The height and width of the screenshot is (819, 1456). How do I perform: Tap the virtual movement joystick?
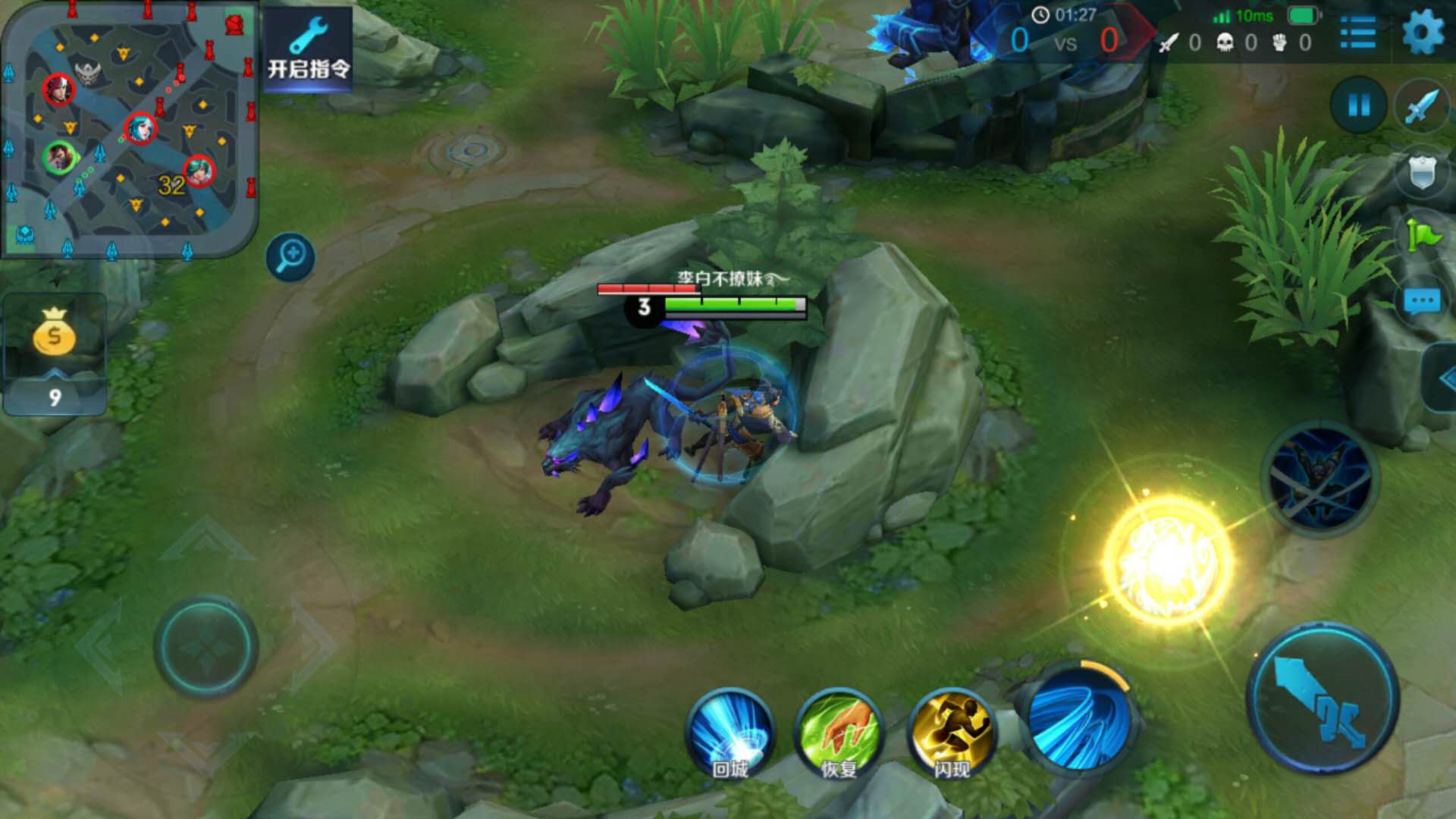206,647
